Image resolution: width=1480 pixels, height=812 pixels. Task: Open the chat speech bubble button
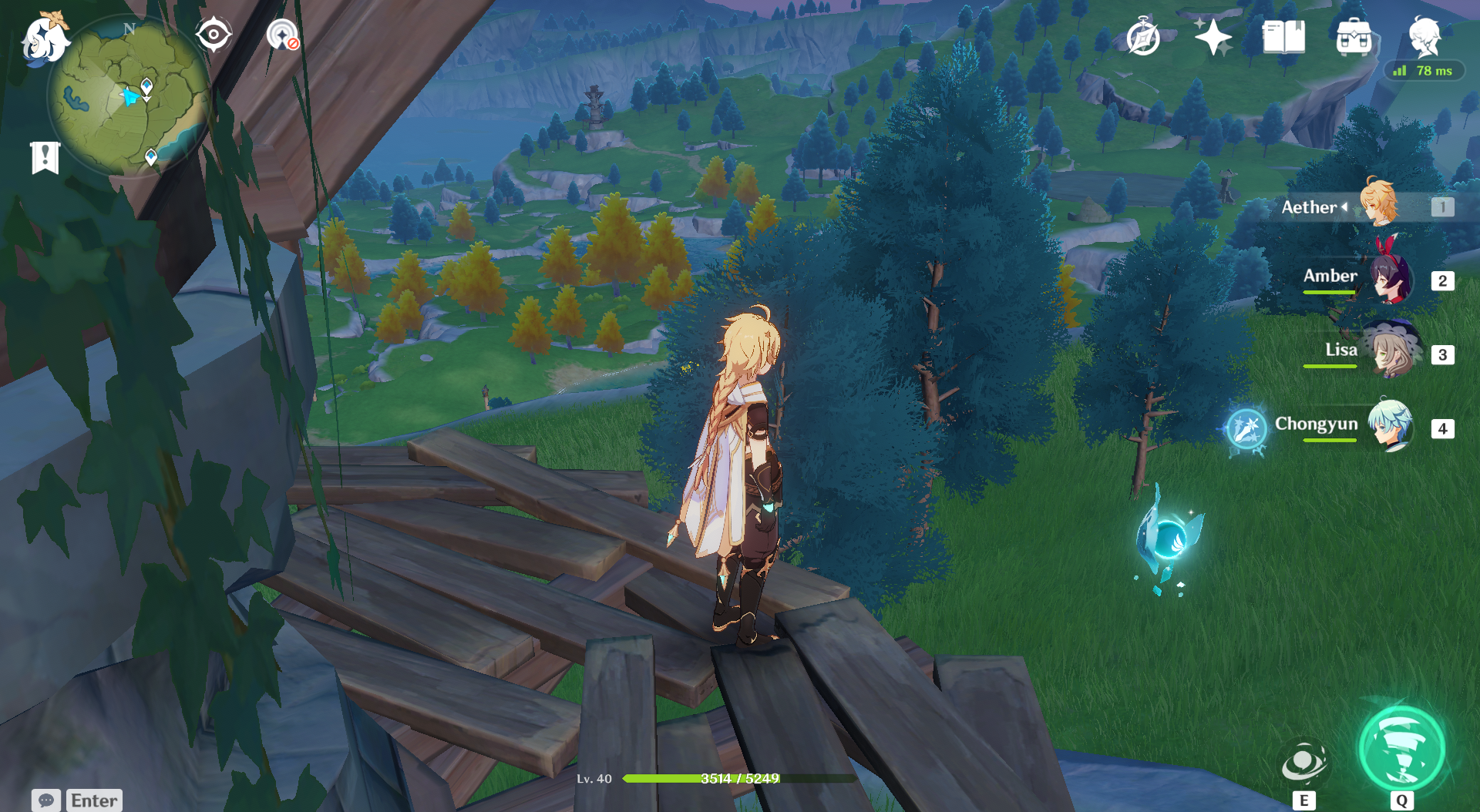[x=46, y=800]
